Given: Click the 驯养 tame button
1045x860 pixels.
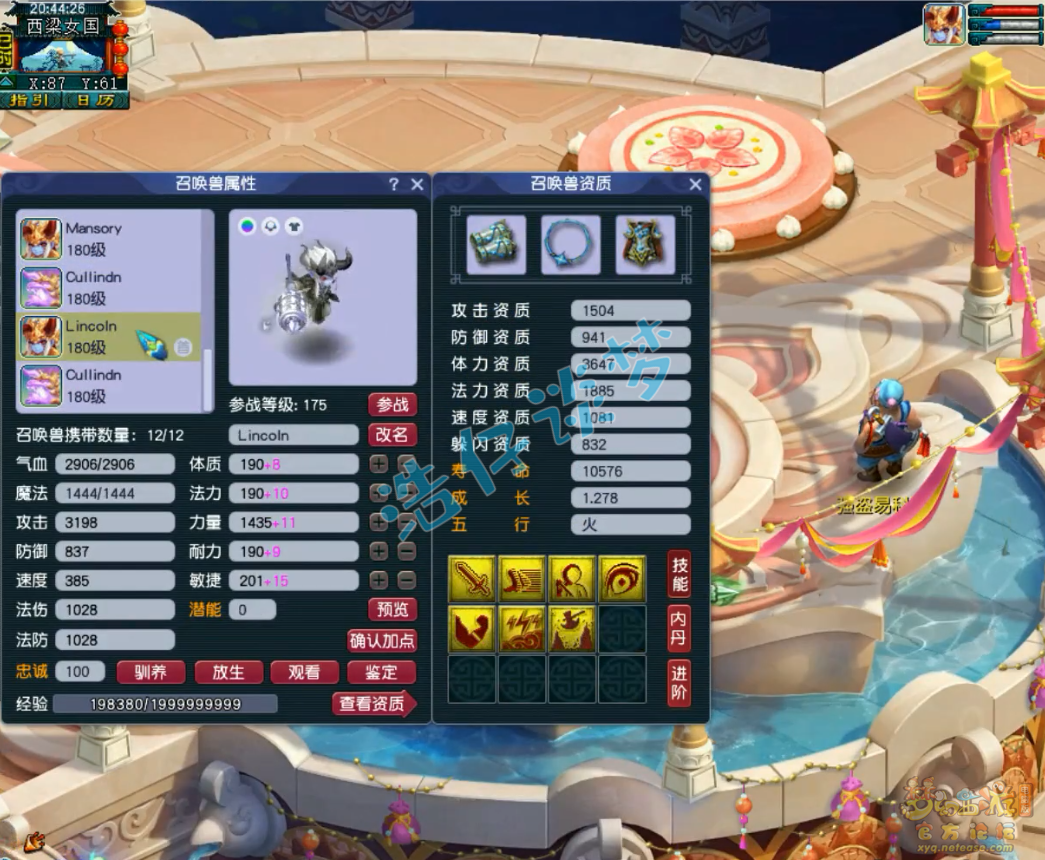Looking at the screenshot, I should pos(151,673).
